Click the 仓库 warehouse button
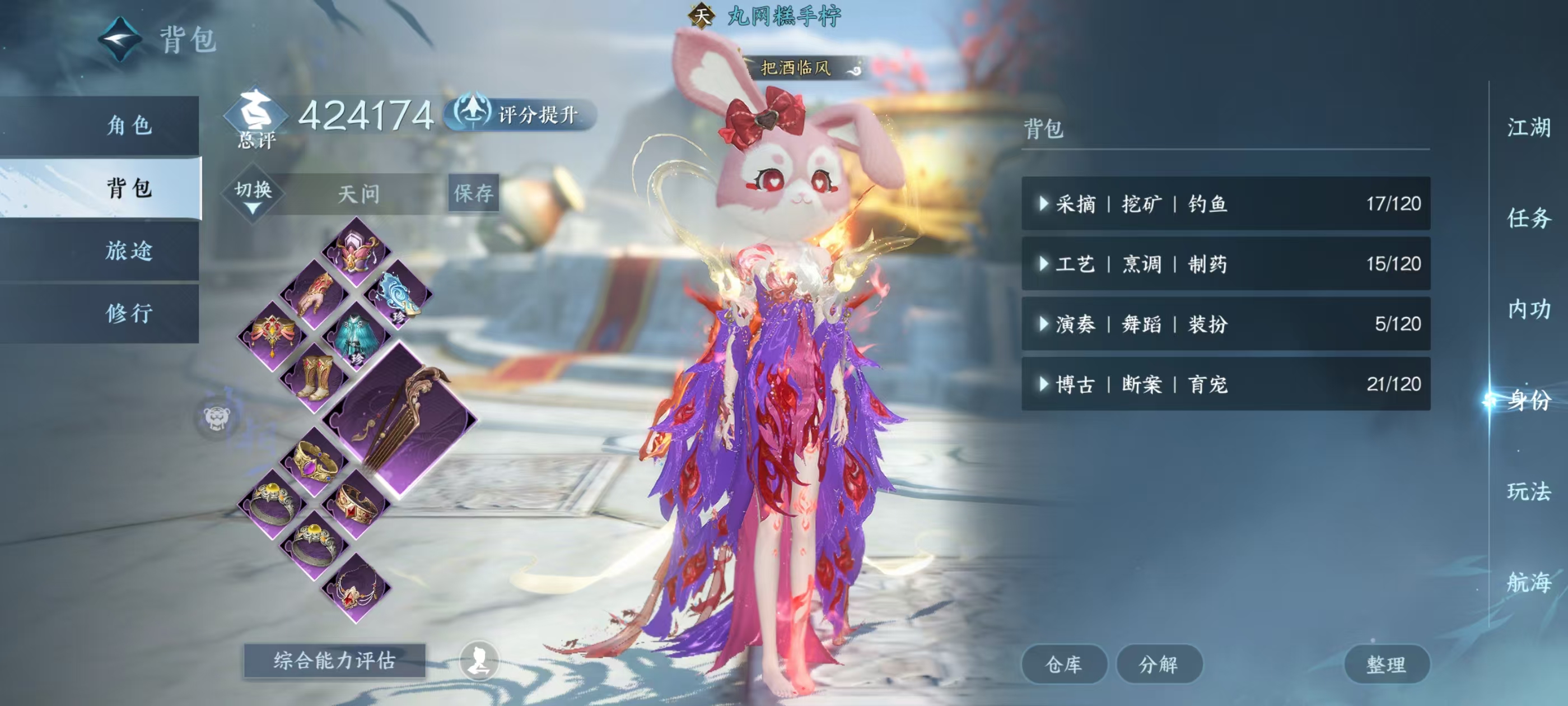The height and width of the screenshot is (706, 1568). (1065, 664)
